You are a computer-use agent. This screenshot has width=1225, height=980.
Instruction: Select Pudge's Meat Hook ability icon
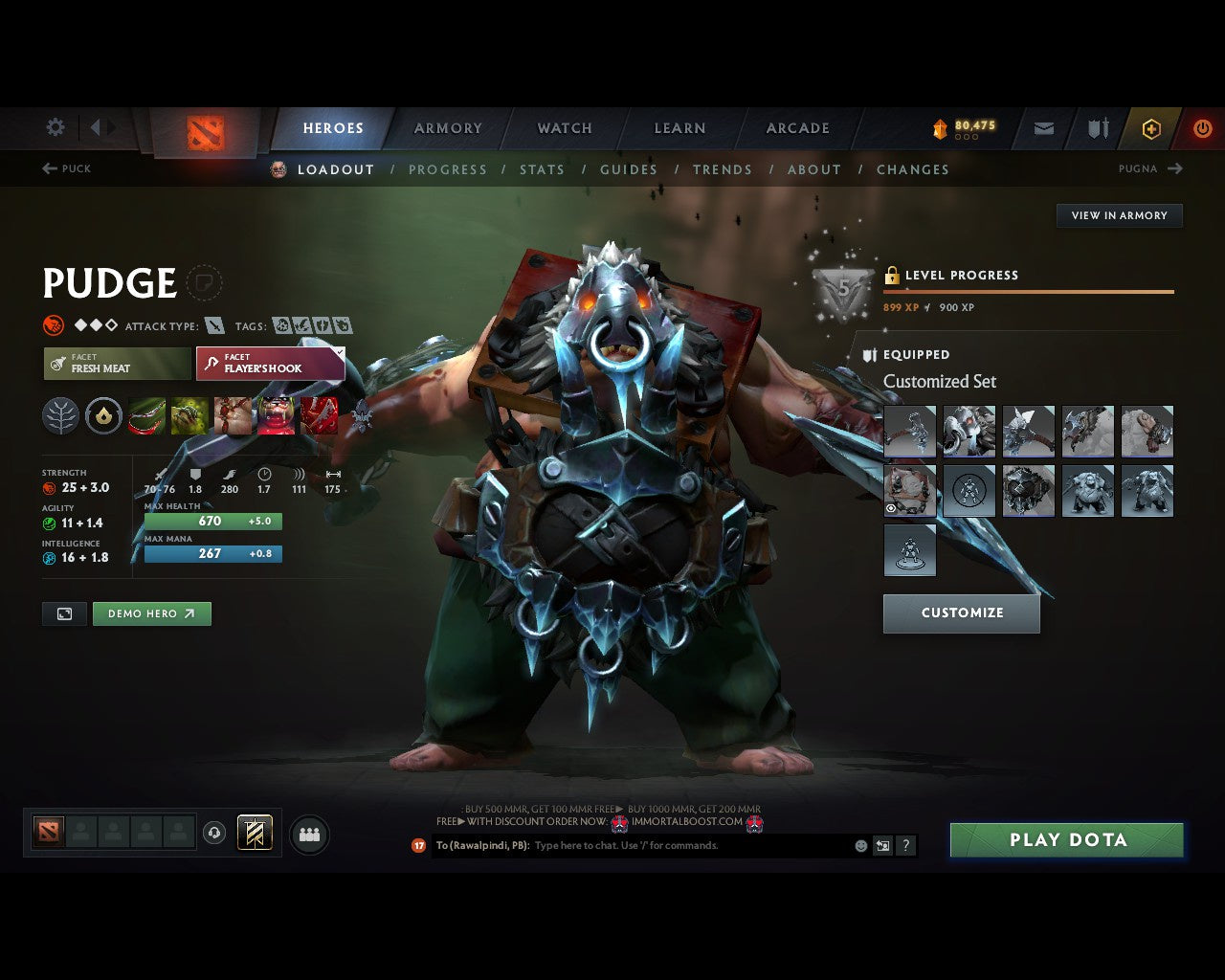coord(147,414)
